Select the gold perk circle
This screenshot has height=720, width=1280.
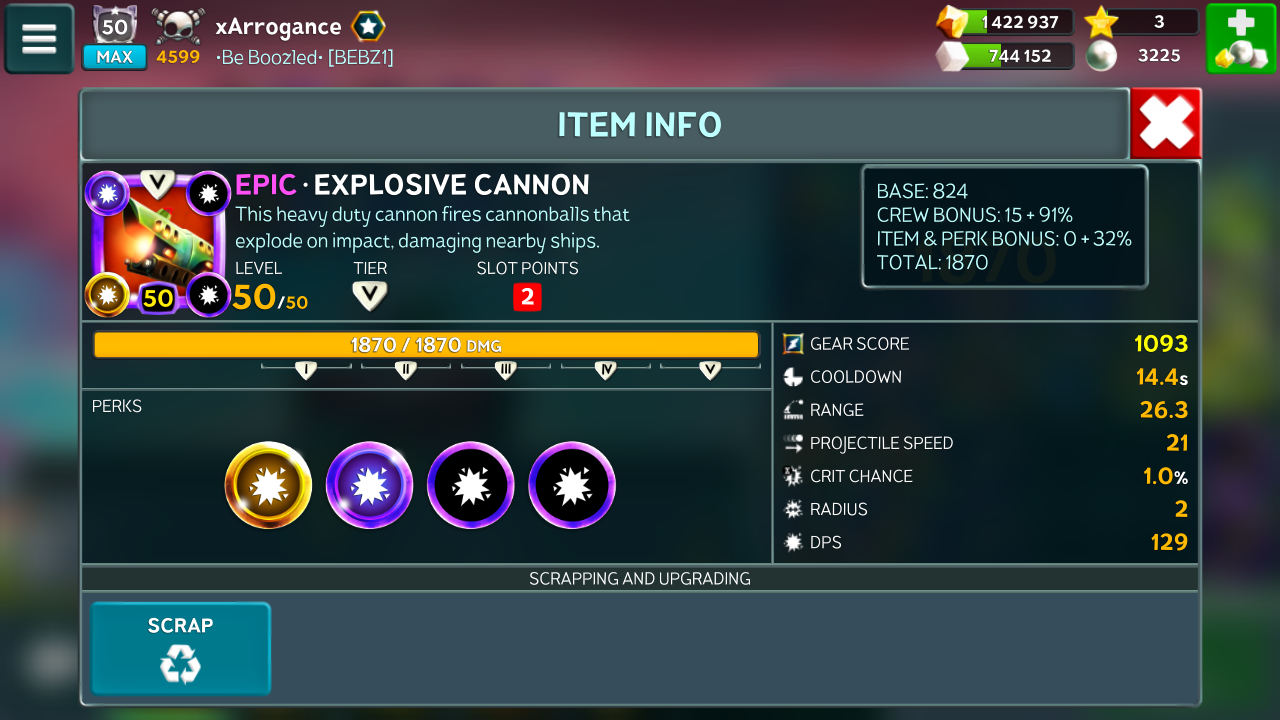point(268,486)
